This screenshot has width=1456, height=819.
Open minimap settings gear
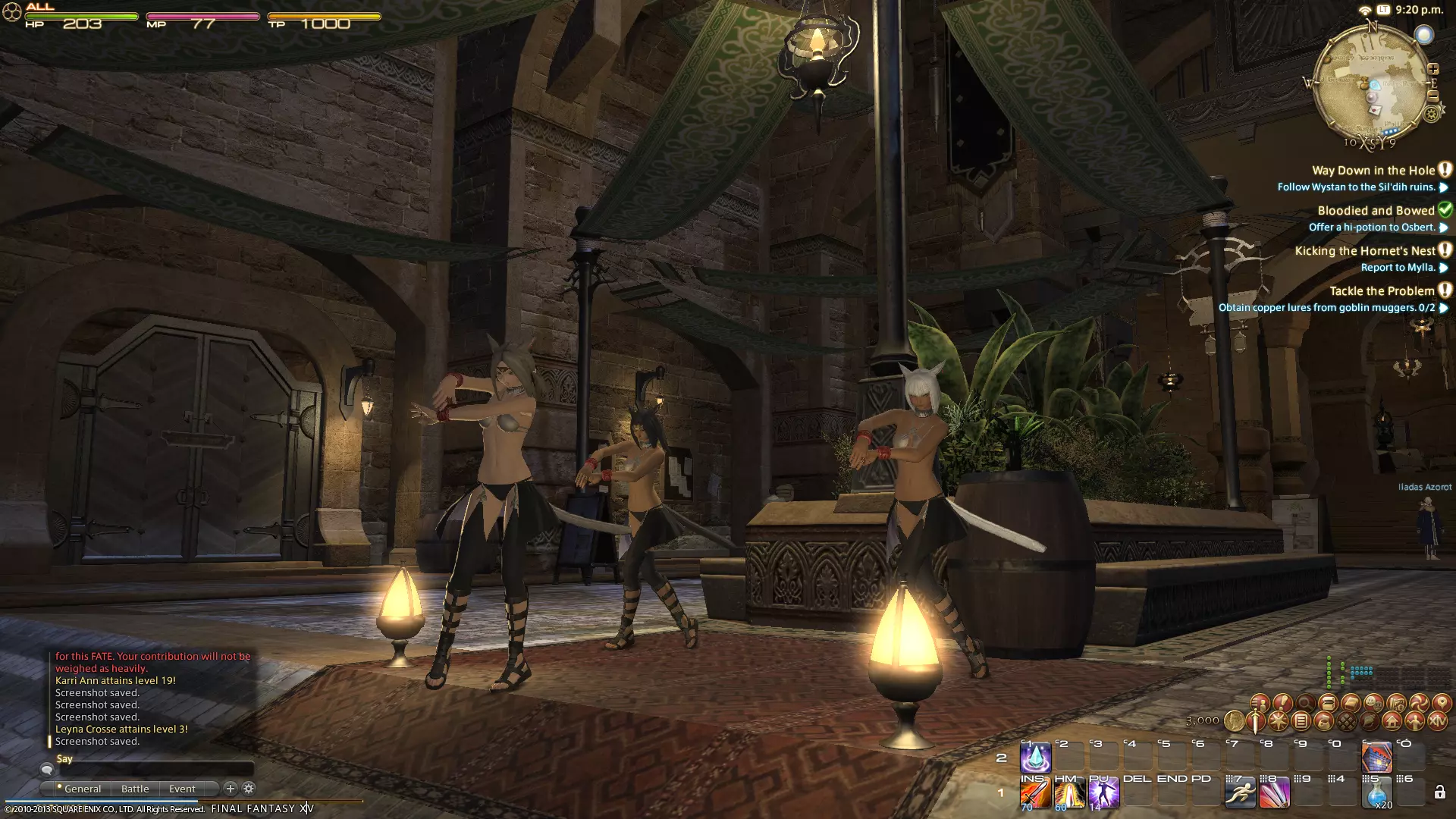click(1431, 115)
